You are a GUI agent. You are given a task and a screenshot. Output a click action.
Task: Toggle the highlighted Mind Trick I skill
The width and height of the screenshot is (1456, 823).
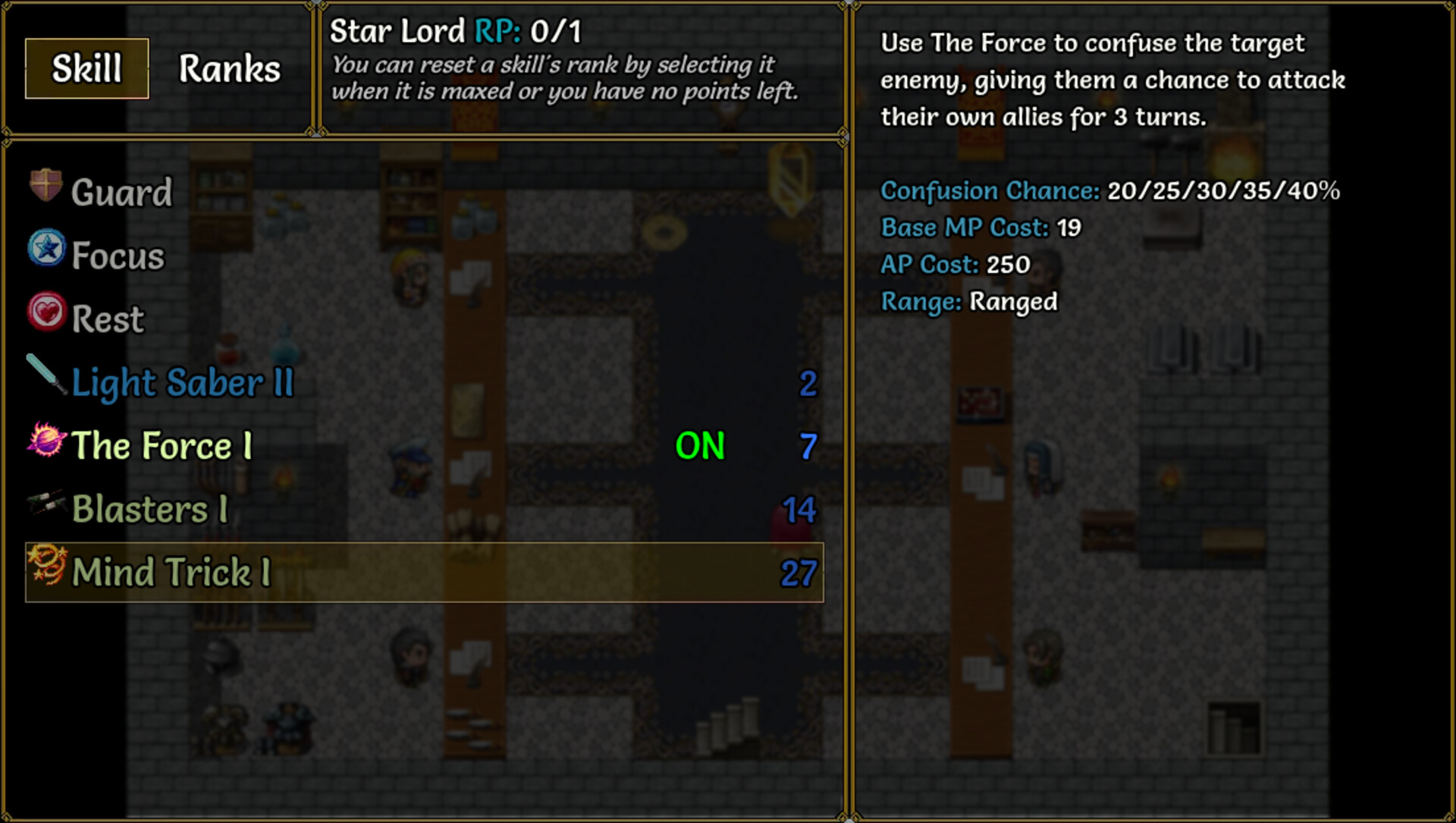425,572
